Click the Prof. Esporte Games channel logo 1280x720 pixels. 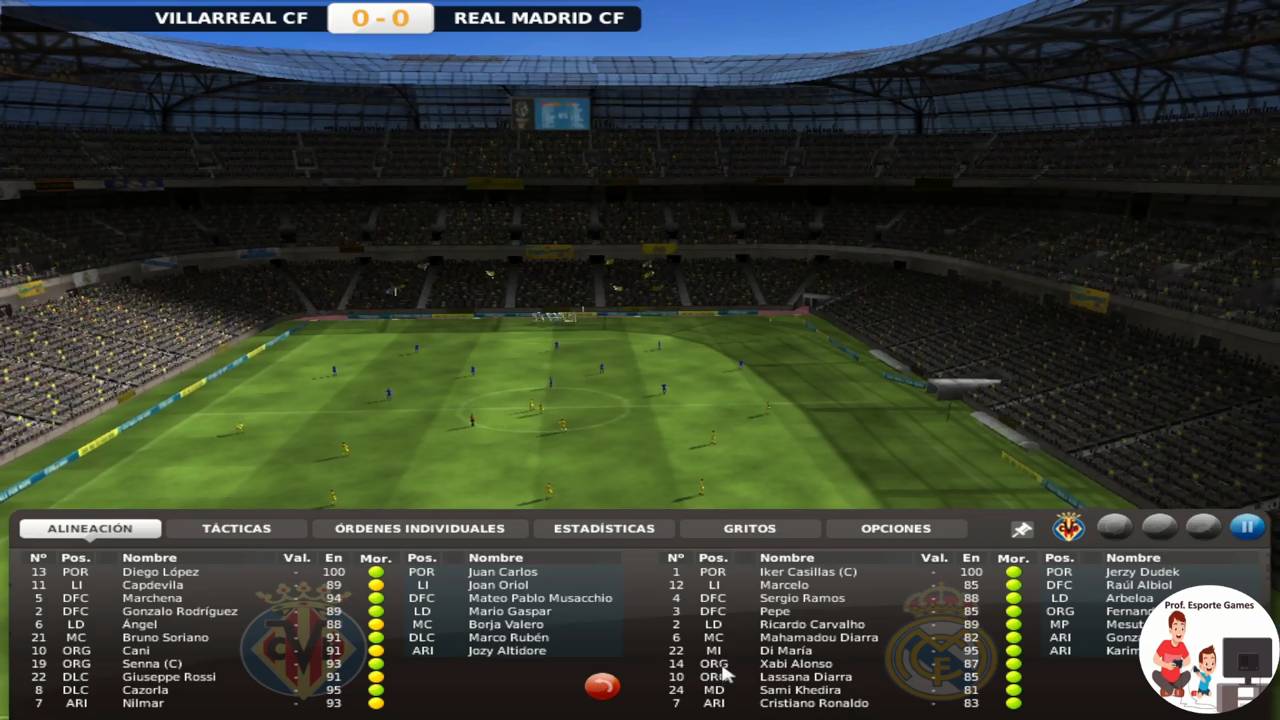tap(1208, 648)
